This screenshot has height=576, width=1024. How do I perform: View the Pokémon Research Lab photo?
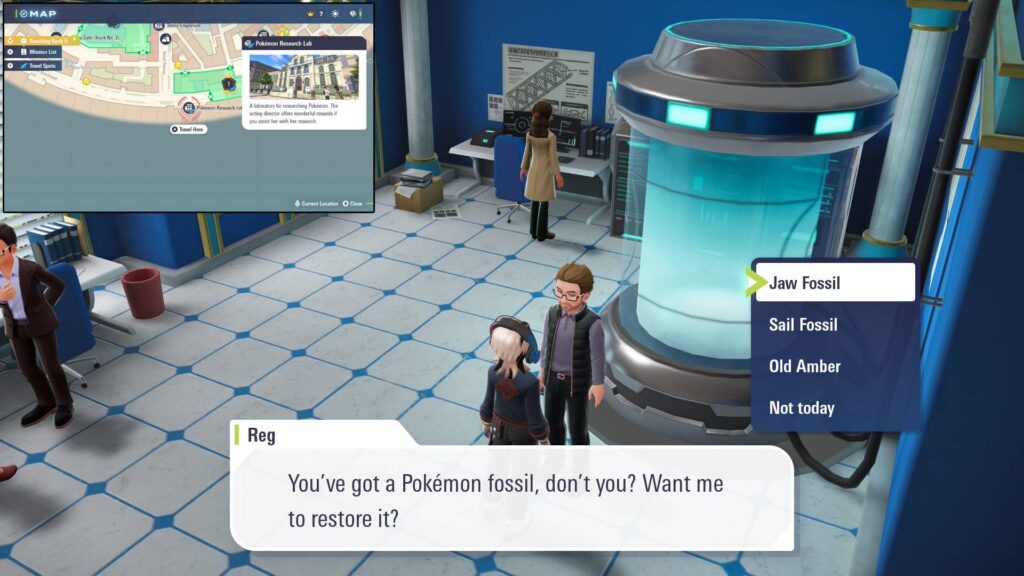304,75
